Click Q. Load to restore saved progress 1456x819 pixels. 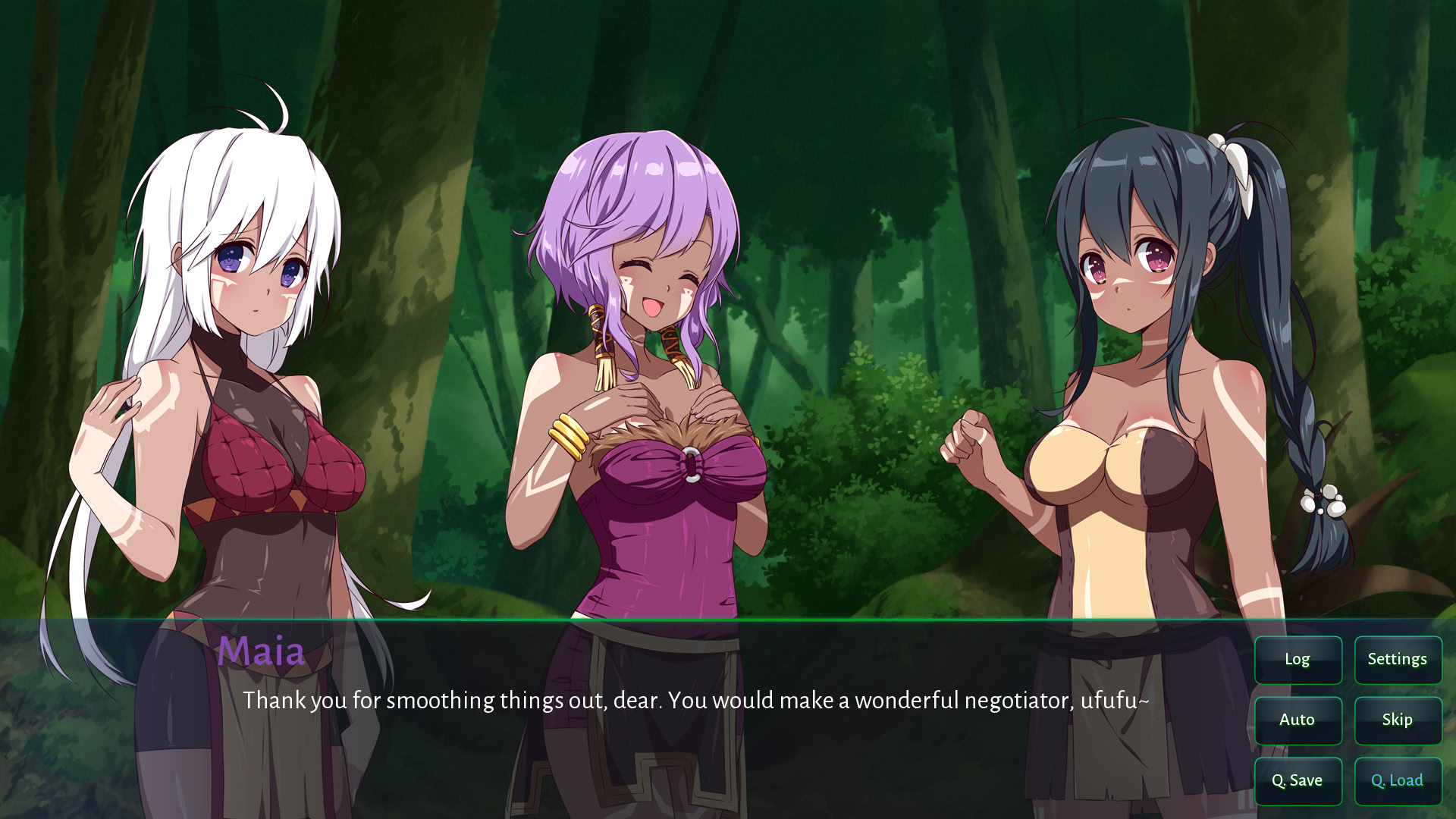coord(1398,780)
